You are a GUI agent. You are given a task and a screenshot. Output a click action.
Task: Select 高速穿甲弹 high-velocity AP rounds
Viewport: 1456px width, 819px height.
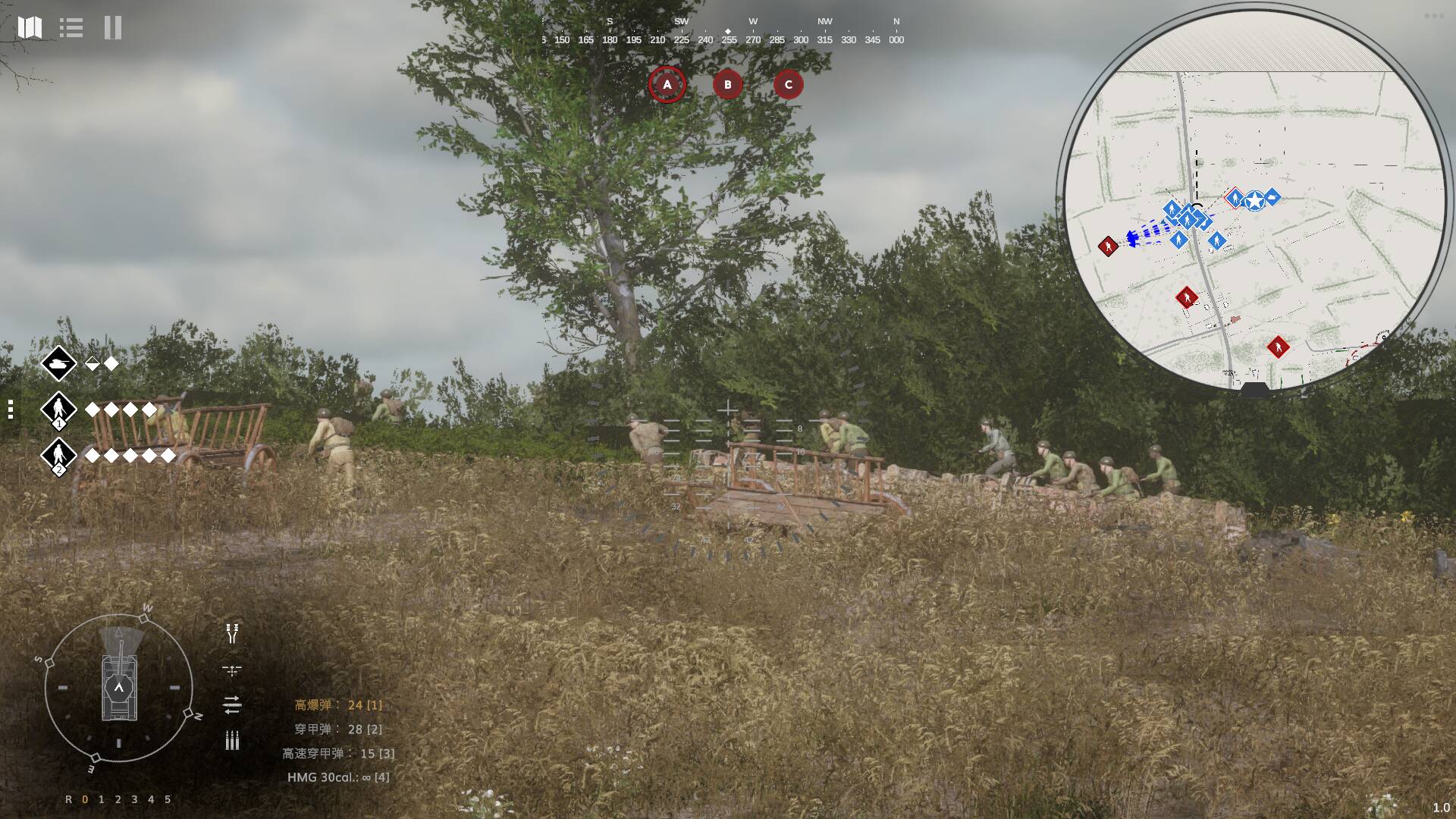tap(338, 754)
